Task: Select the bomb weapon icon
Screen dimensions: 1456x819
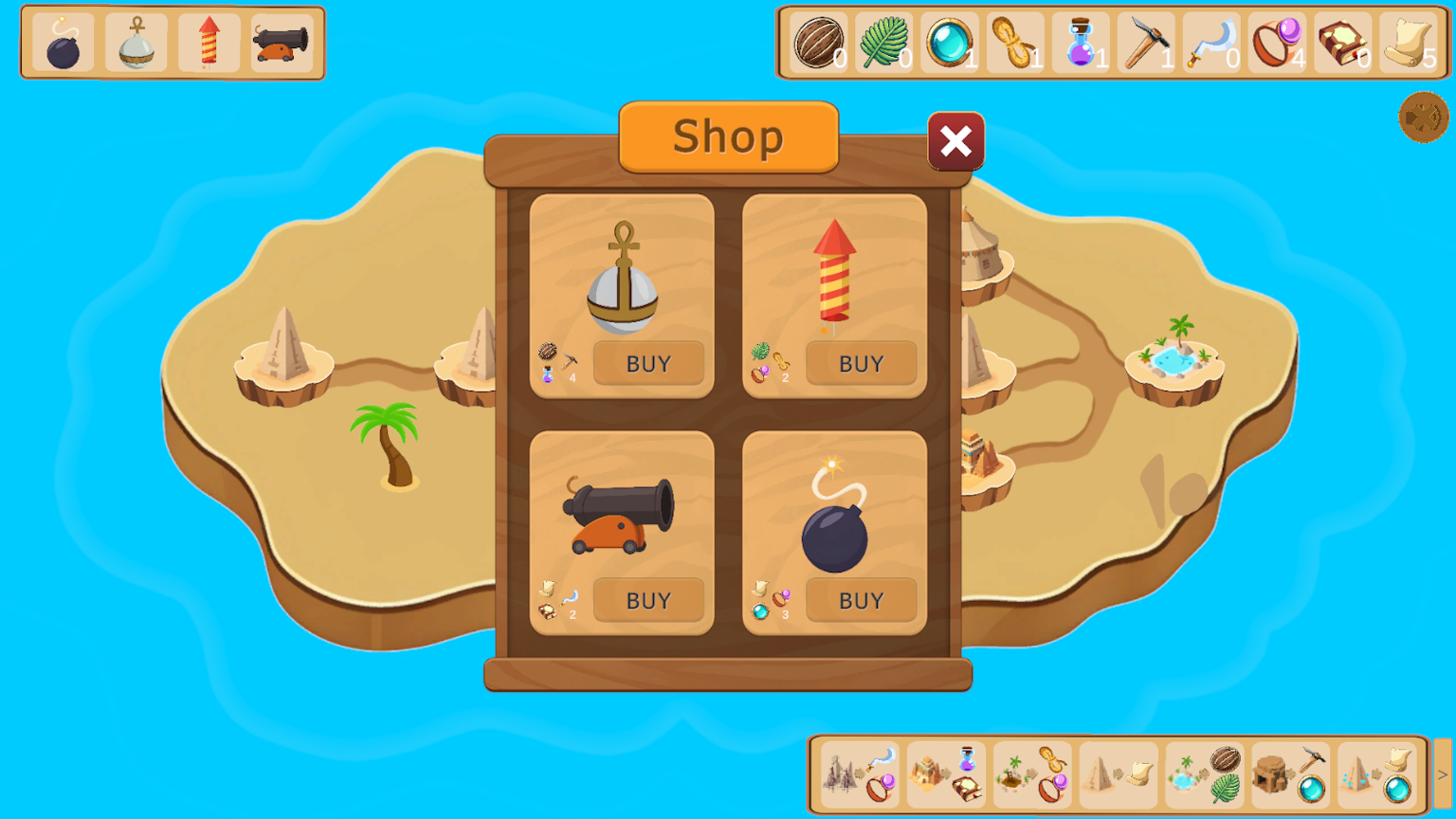Action: click(60, 42)
